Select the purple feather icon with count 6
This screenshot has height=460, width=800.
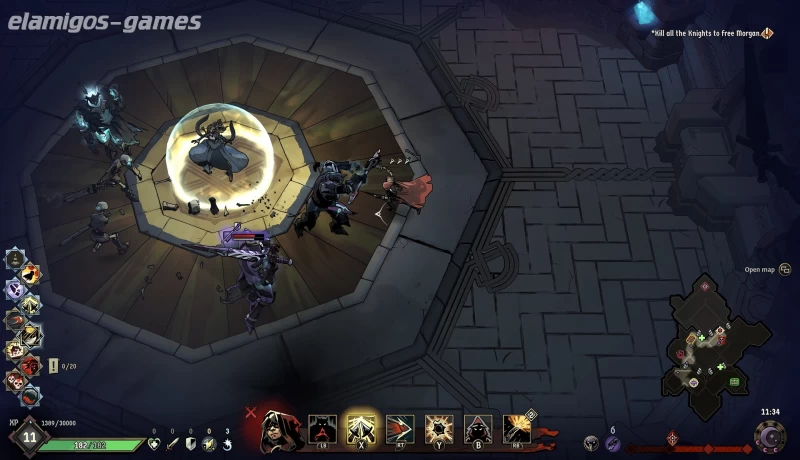click(x=613, y=442)
